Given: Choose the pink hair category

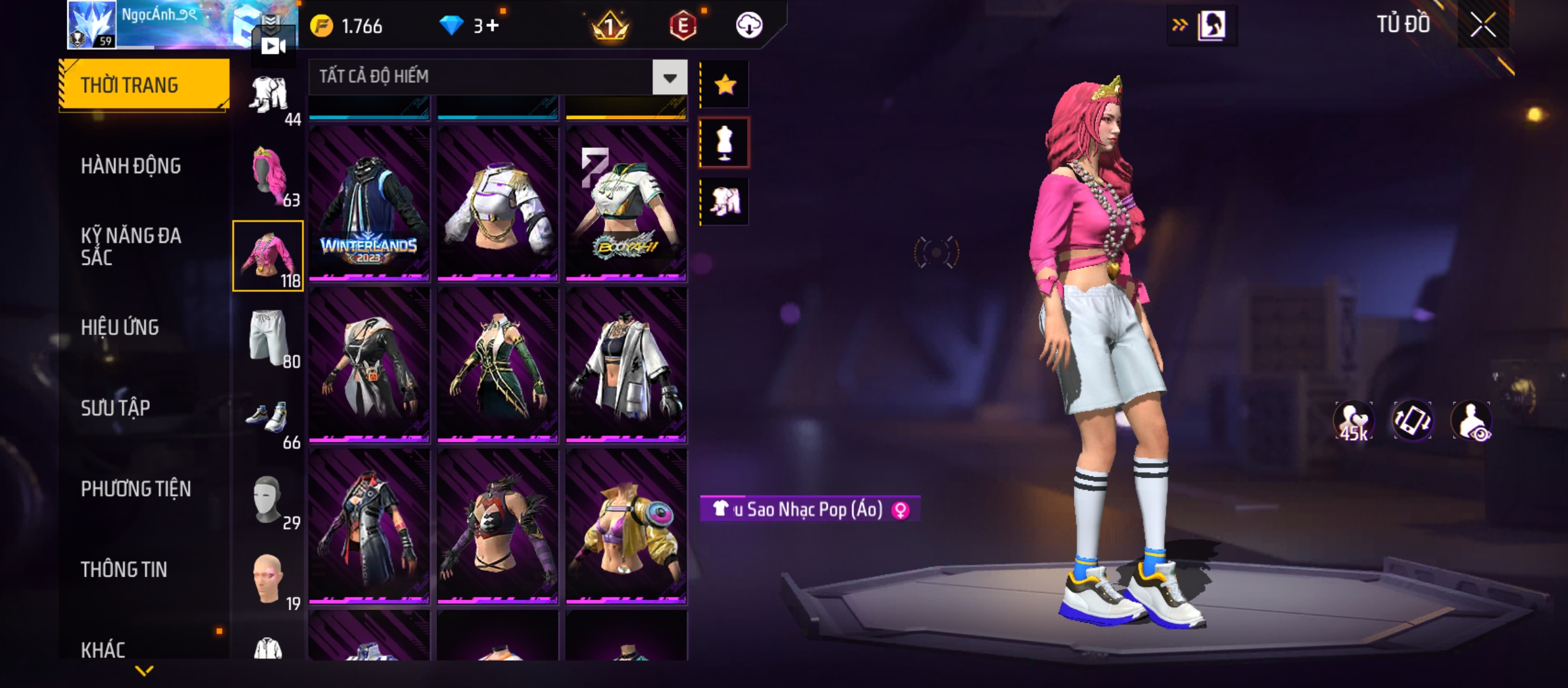Looking at the screenshot, I should [268, 176].
